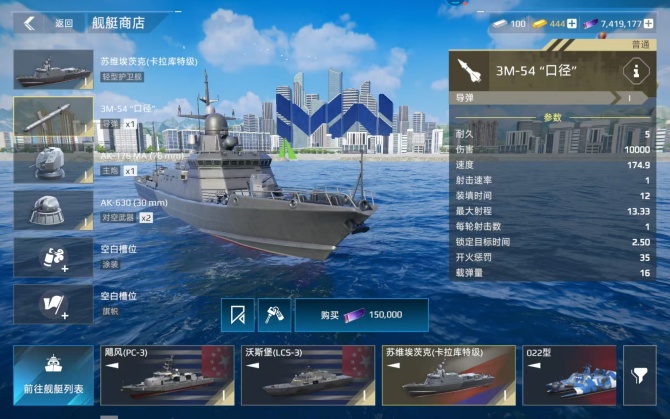Go to the ship list via 前往舰艇列表

point(53,375)
